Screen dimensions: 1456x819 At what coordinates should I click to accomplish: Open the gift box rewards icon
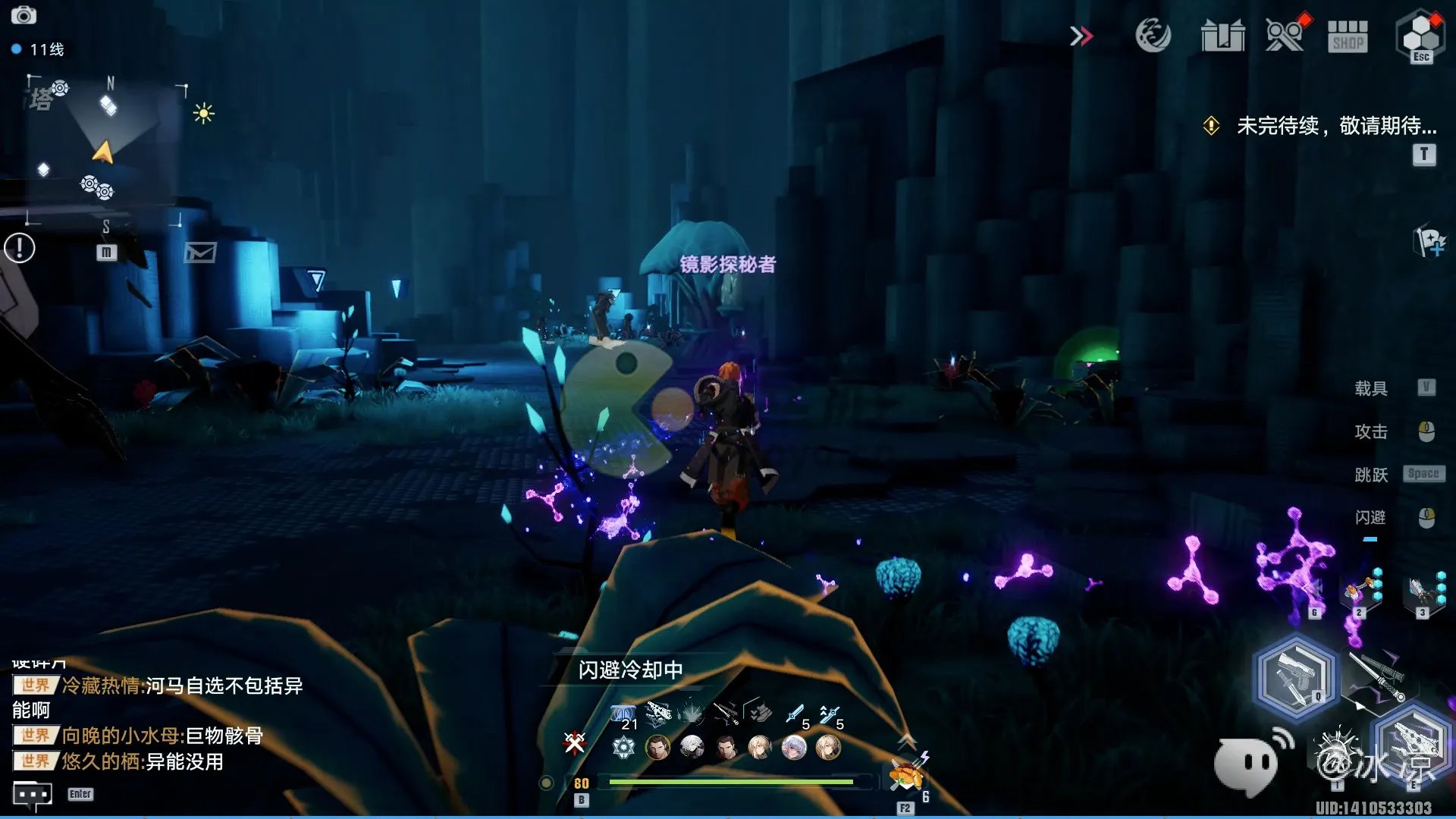1222,36
